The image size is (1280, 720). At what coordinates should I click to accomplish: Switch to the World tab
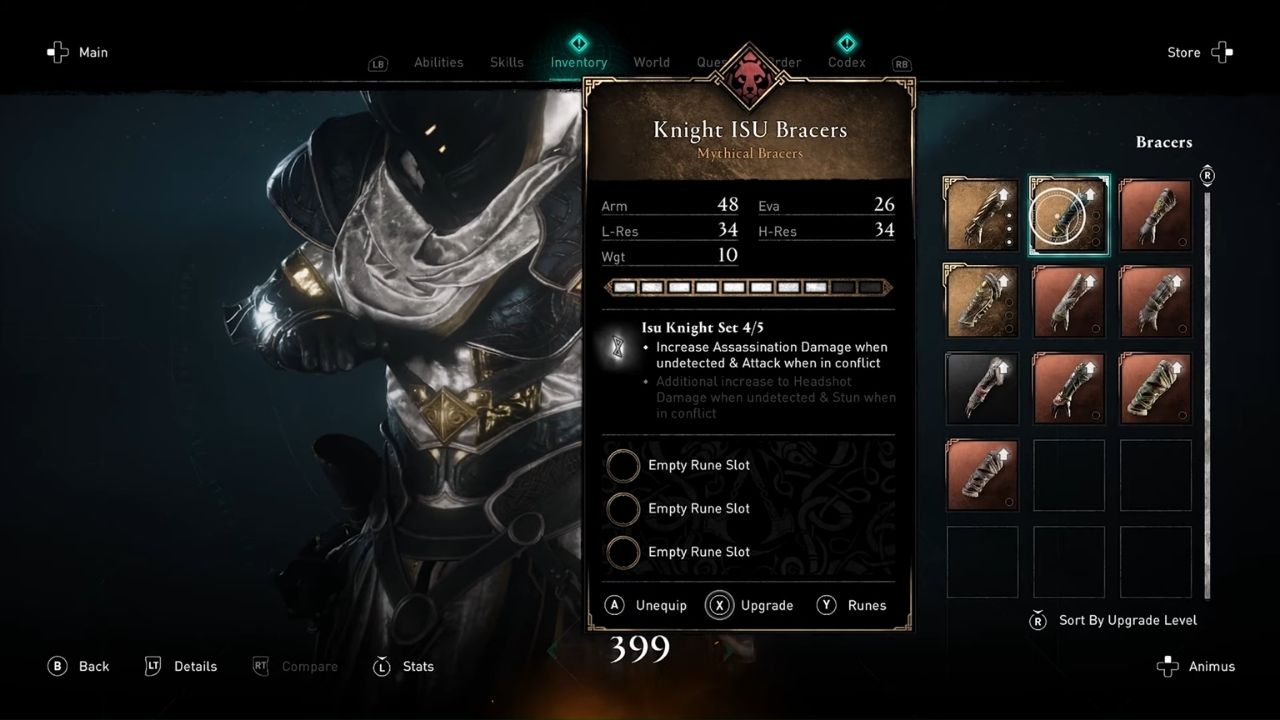[x=651, y=62]
